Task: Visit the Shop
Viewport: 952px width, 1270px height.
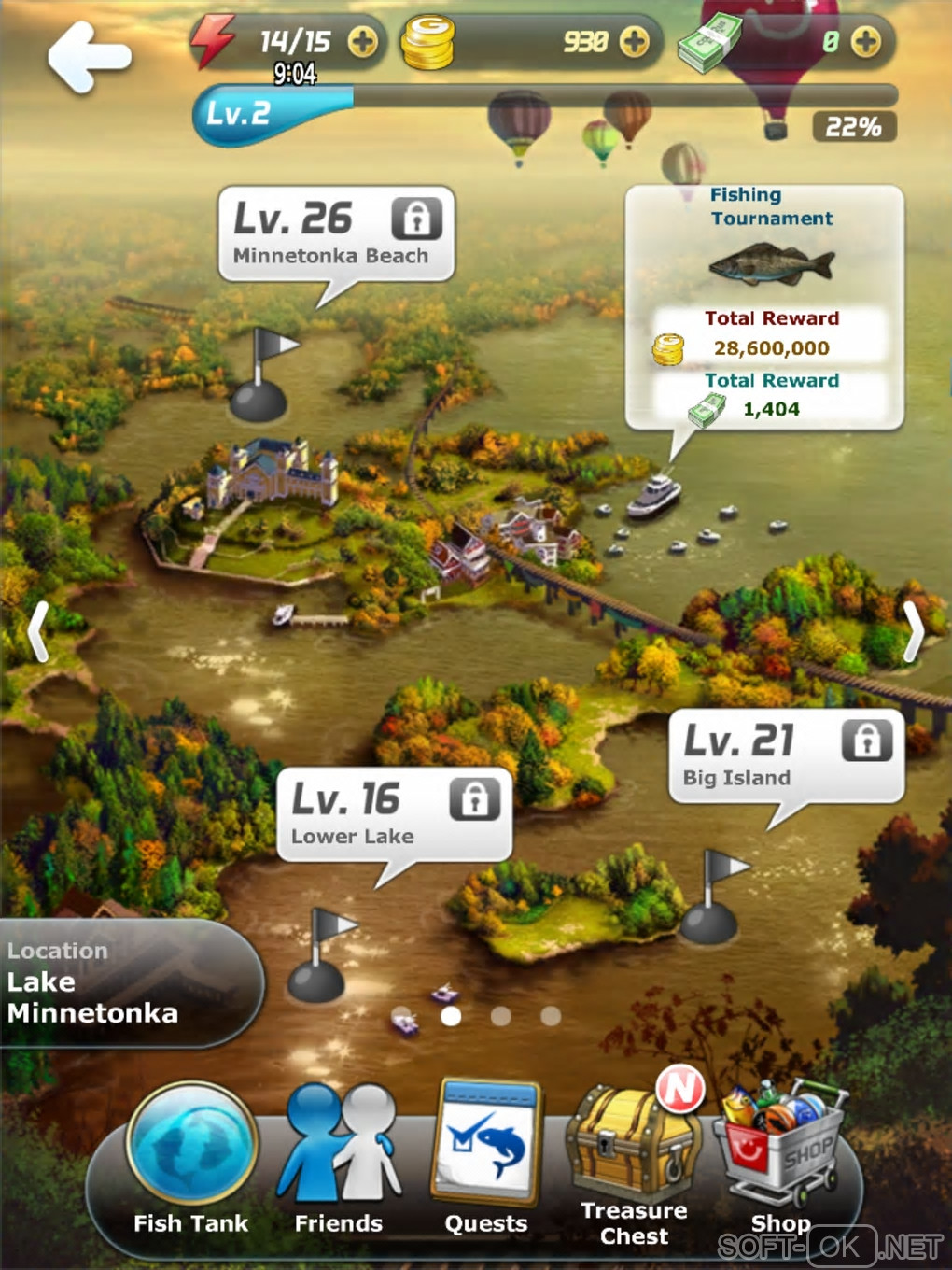Action: pos(782,1160)
